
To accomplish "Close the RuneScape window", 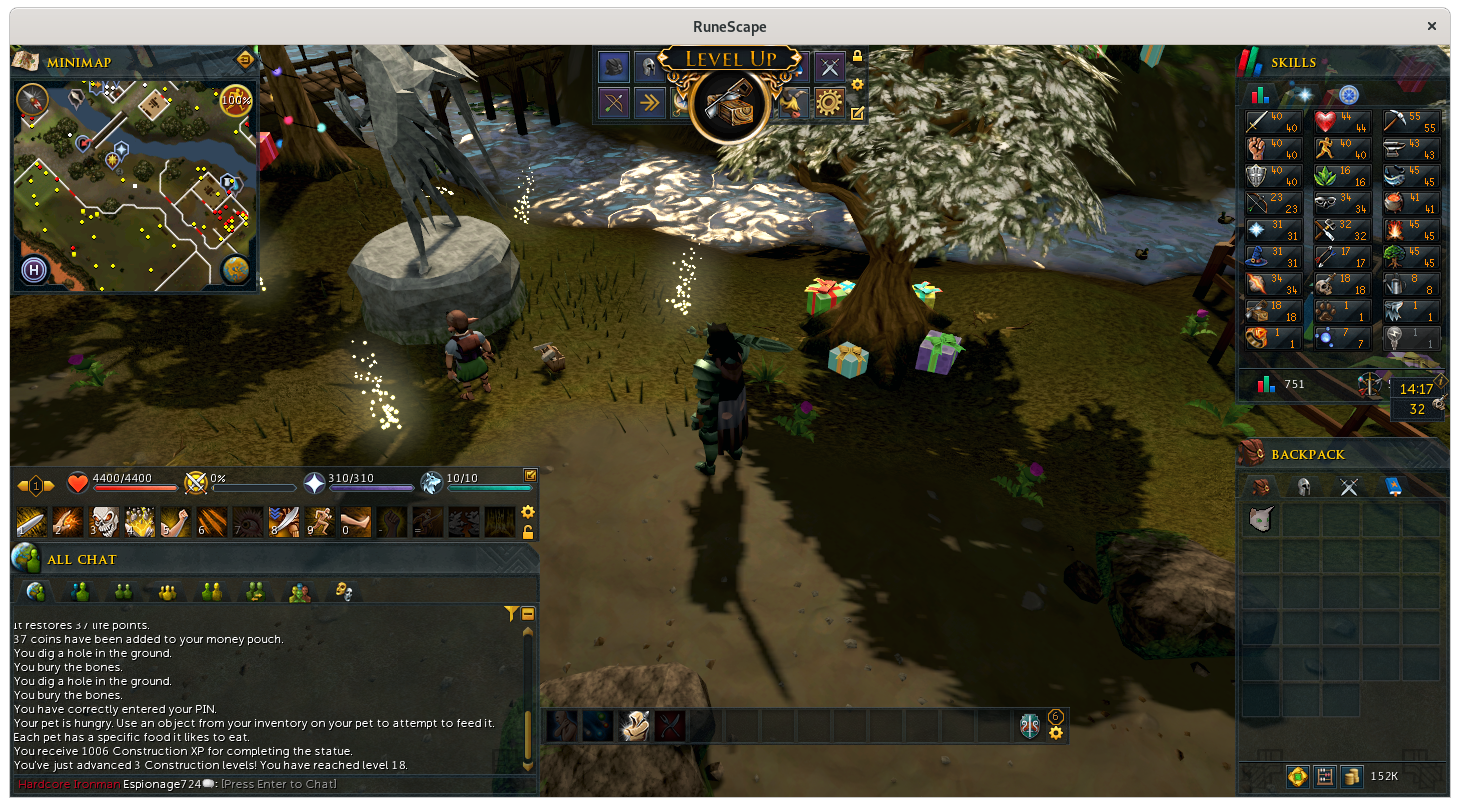I will coord(1431,26).
